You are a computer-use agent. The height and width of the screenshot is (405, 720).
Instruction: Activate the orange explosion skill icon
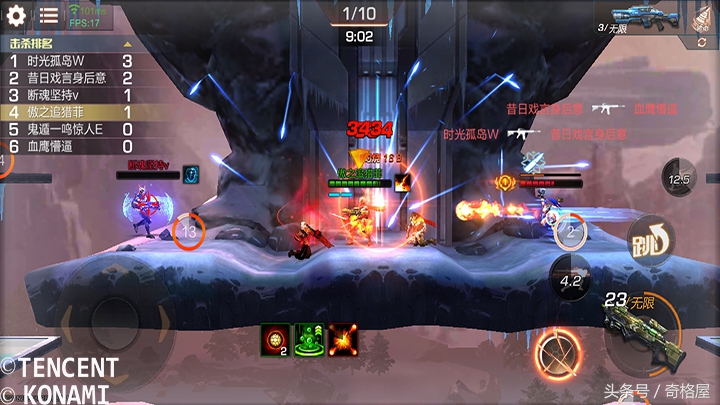tap(342, 339)
